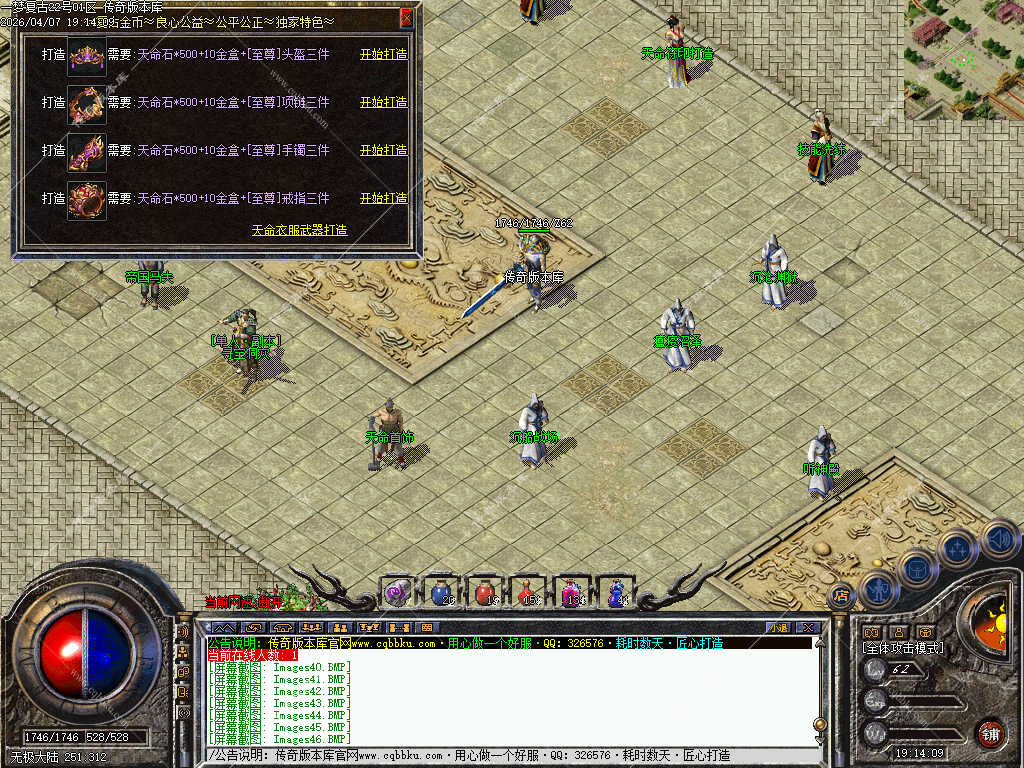Start forging the necklace (项链) row

pos(383,102)
